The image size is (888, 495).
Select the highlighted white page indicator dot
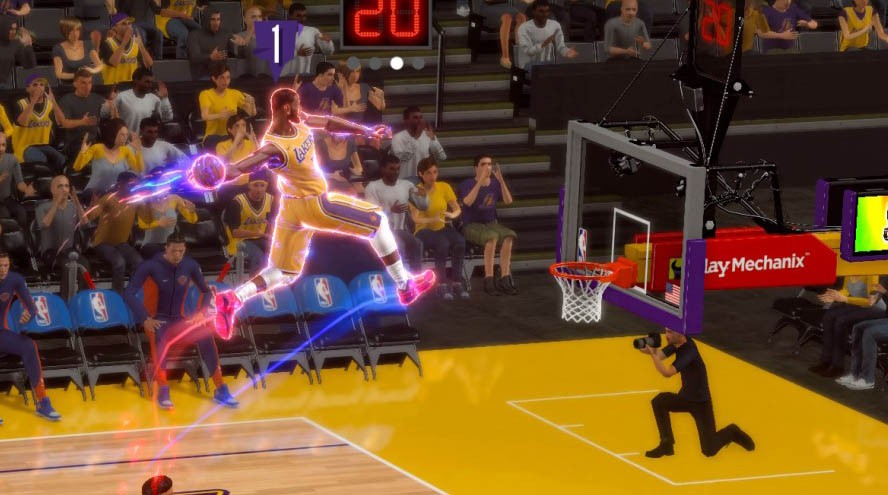pos(397,63)
